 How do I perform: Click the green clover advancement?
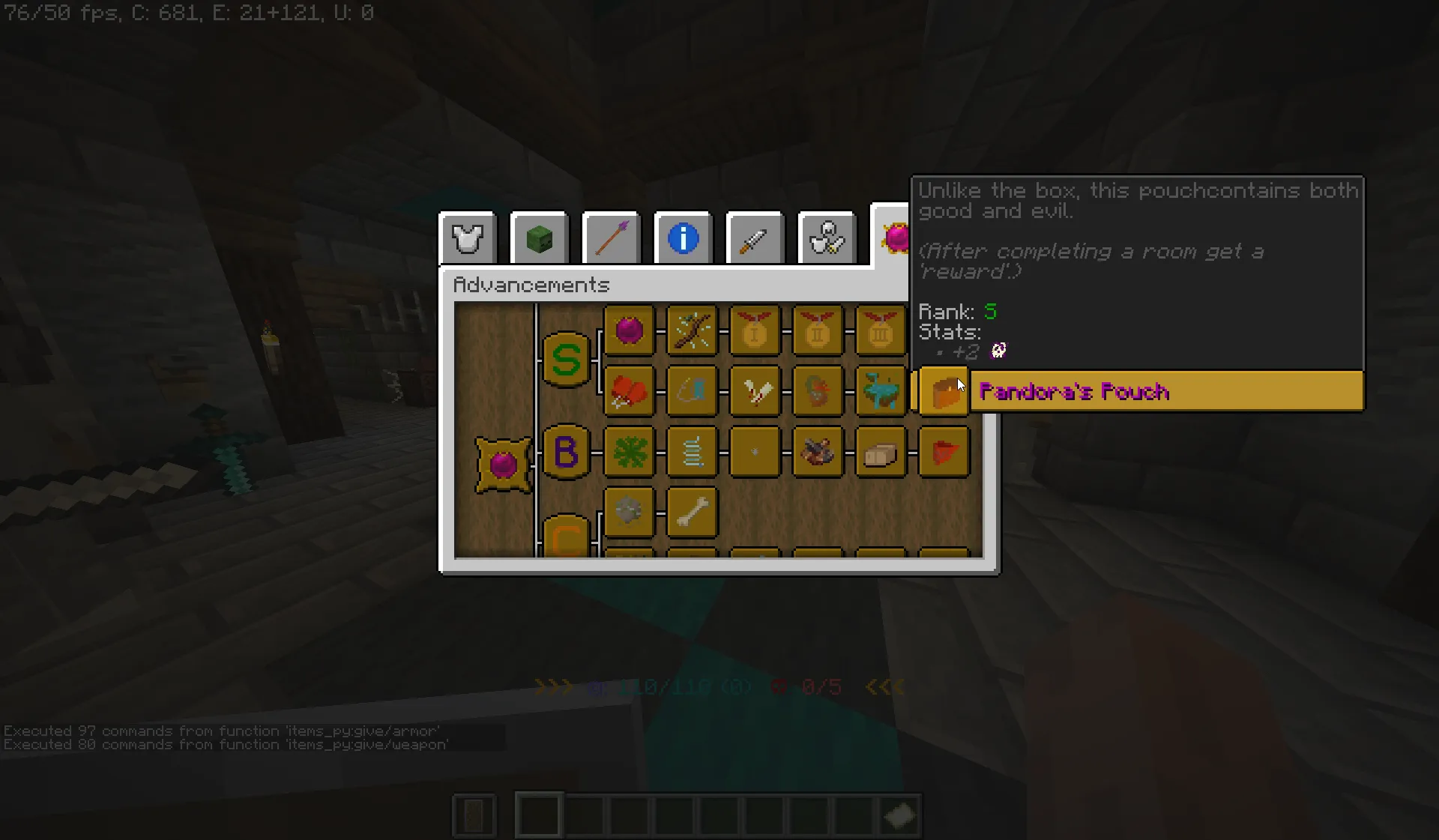click(630, 452)
